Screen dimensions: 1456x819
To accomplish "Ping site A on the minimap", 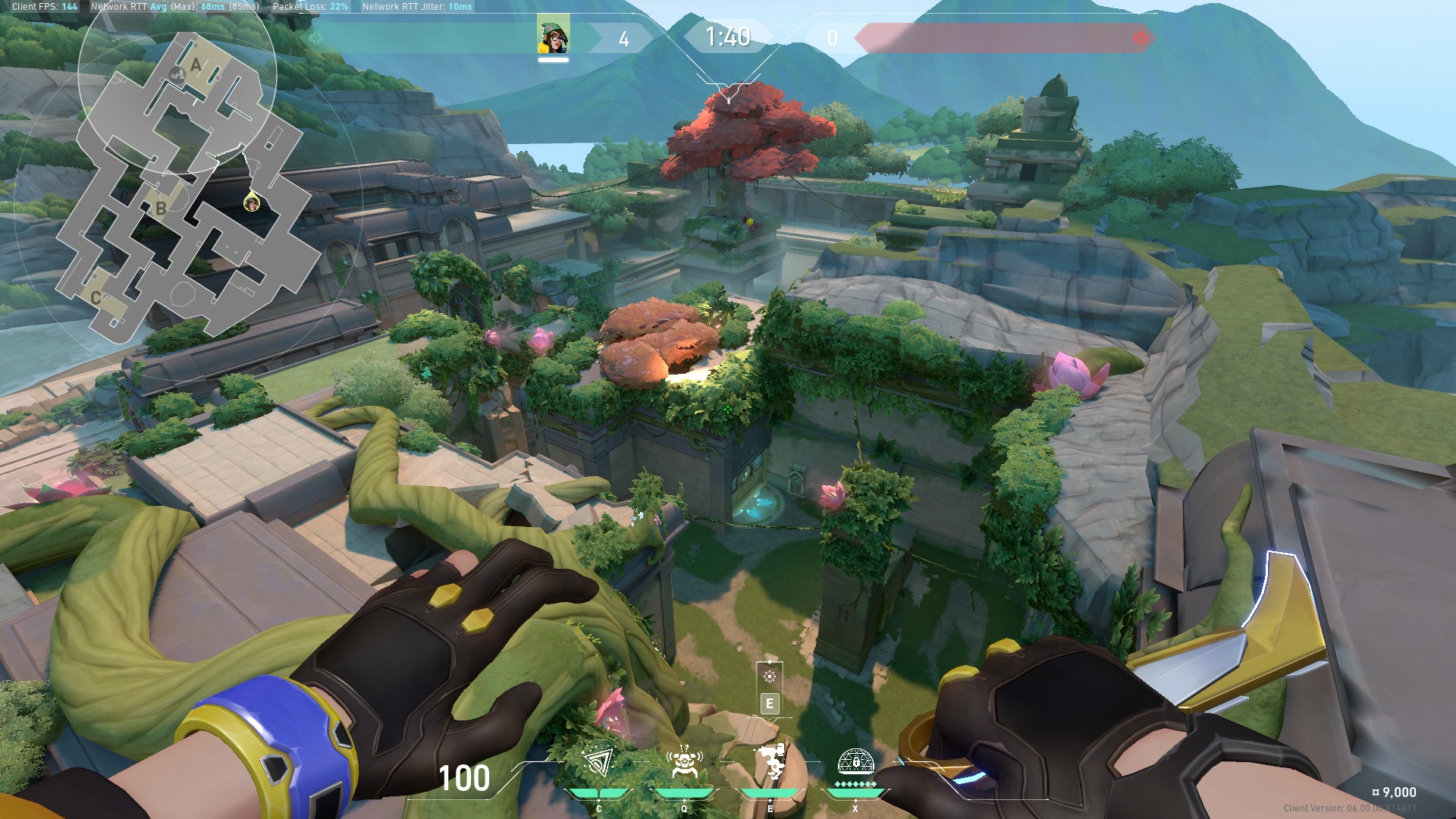I will pos(196,65).
